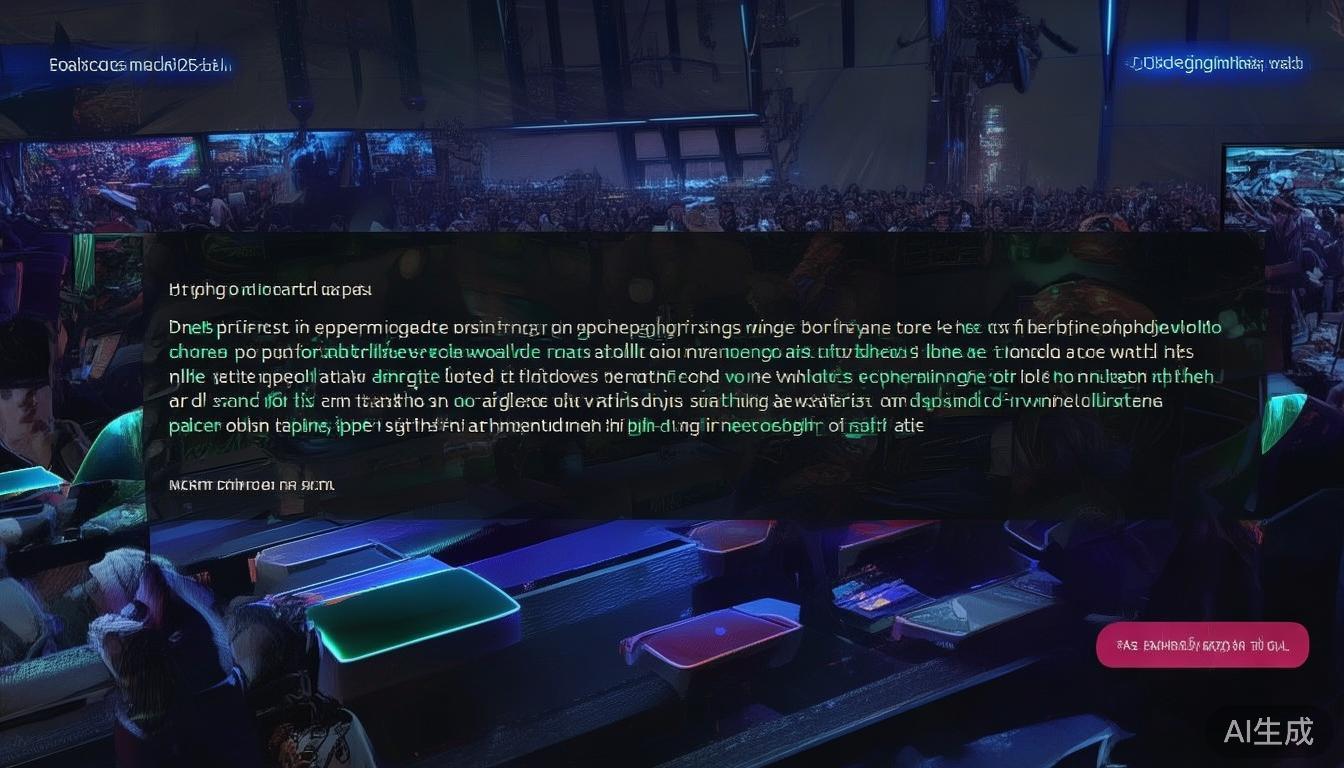1344x768 pixels.
Task: Open the glowing blue label at top right
Action: tap(1216, 64)
